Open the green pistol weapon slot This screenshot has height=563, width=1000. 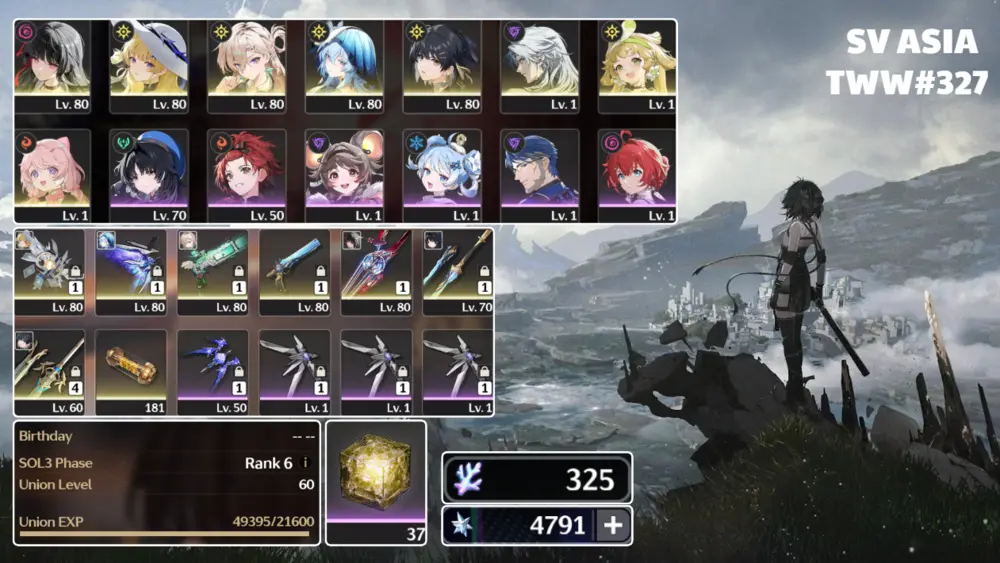coord(212,267)
